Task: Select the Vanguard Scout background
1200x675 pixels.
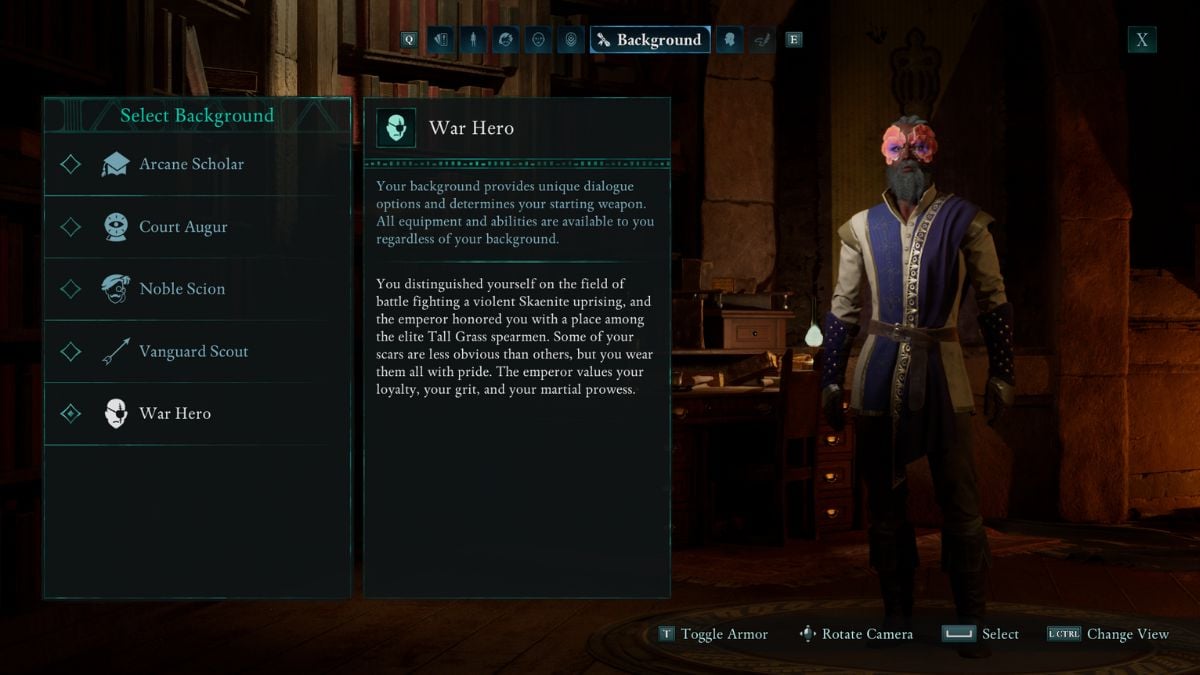Action: [193, 351]
